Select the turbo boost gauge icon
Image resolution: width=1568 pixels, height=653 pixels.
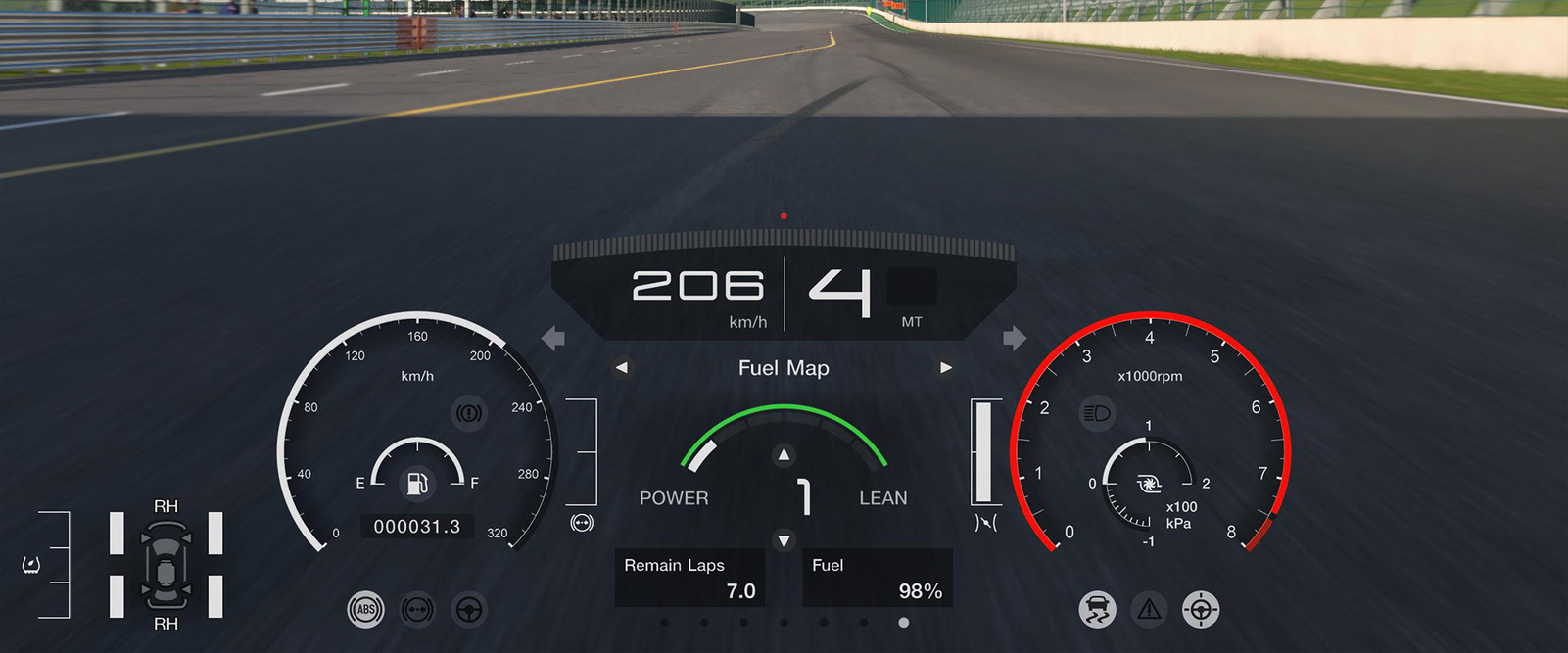pos(1149,484)
